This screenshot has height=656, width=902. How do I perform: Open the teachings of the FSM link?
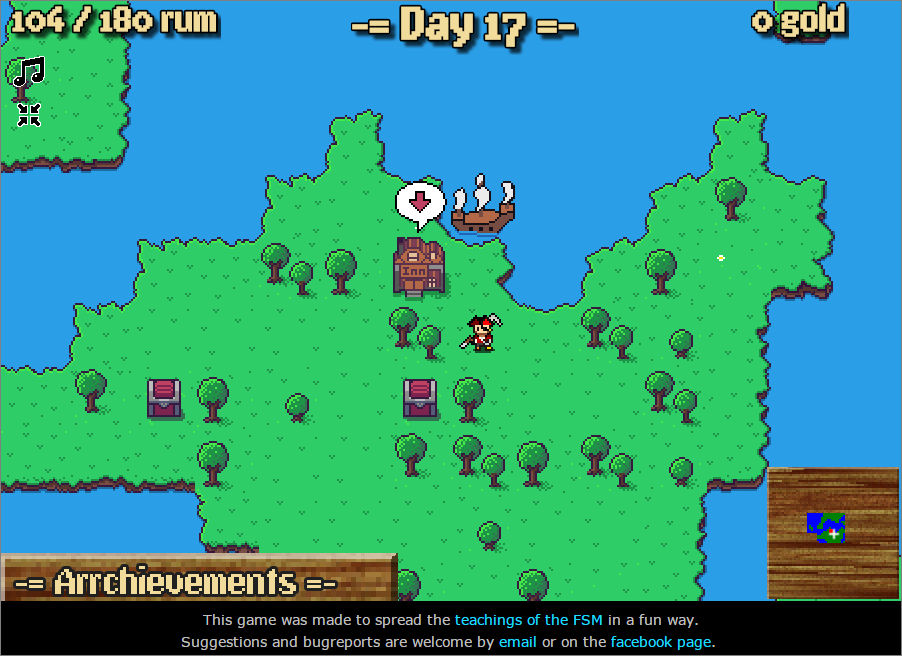point(528,620)
